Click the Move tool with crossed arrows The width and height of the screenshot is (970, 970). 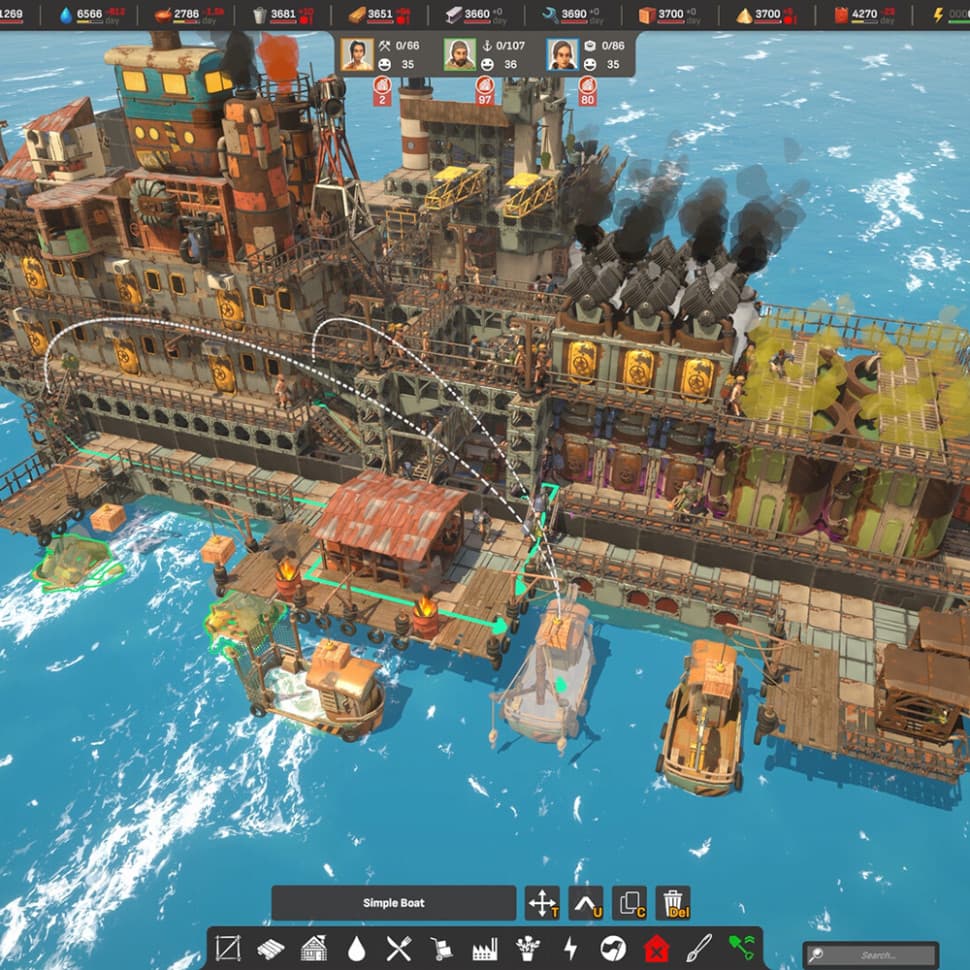pyautogui.click(x=541, y=903)
